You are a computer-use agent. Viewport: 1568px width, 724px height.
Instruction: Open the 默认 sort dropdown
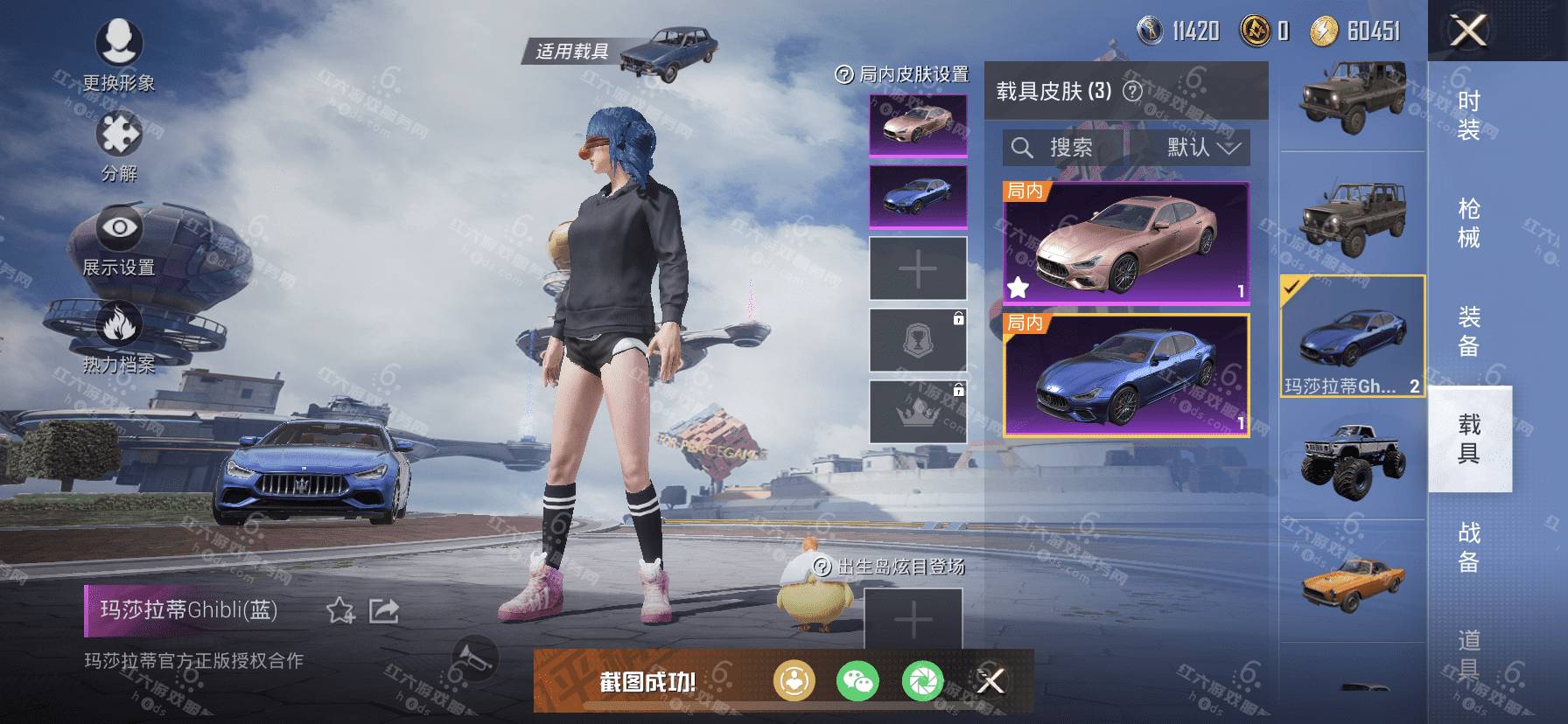coord(1202,148)
